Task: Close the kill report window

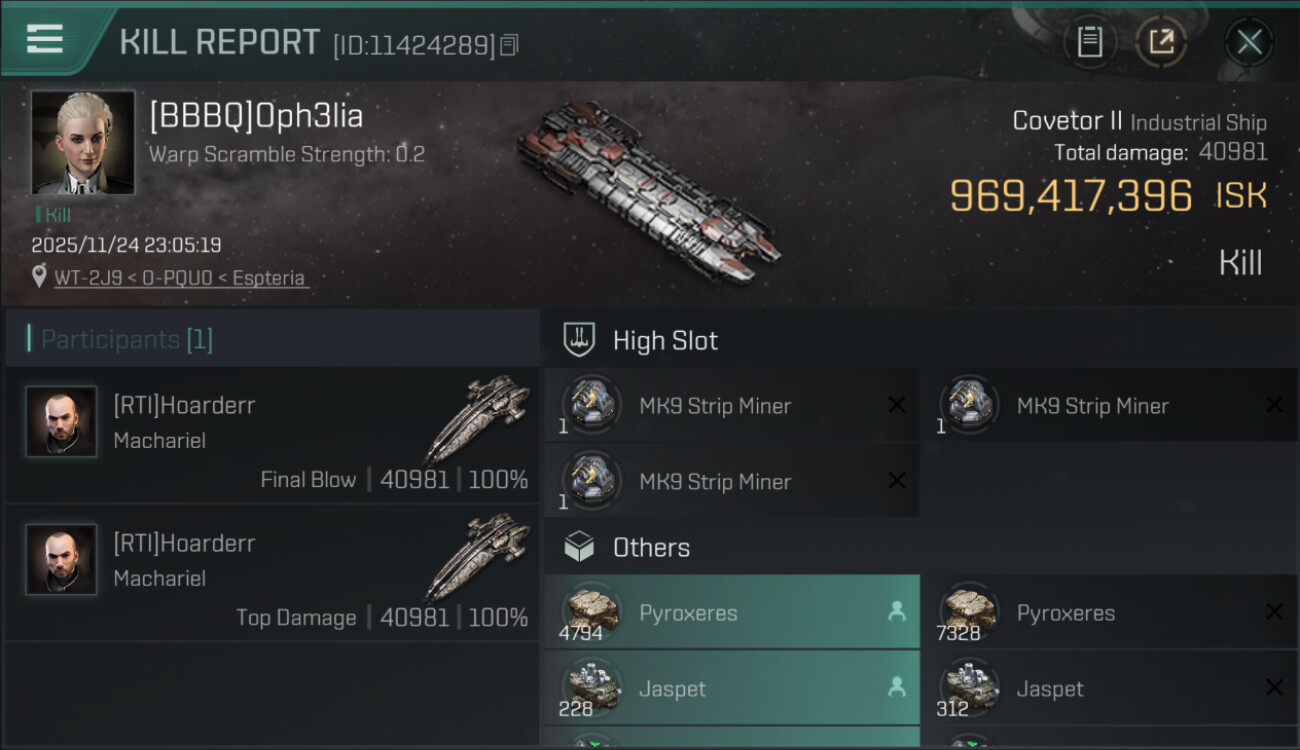Action: [1249, 42]
